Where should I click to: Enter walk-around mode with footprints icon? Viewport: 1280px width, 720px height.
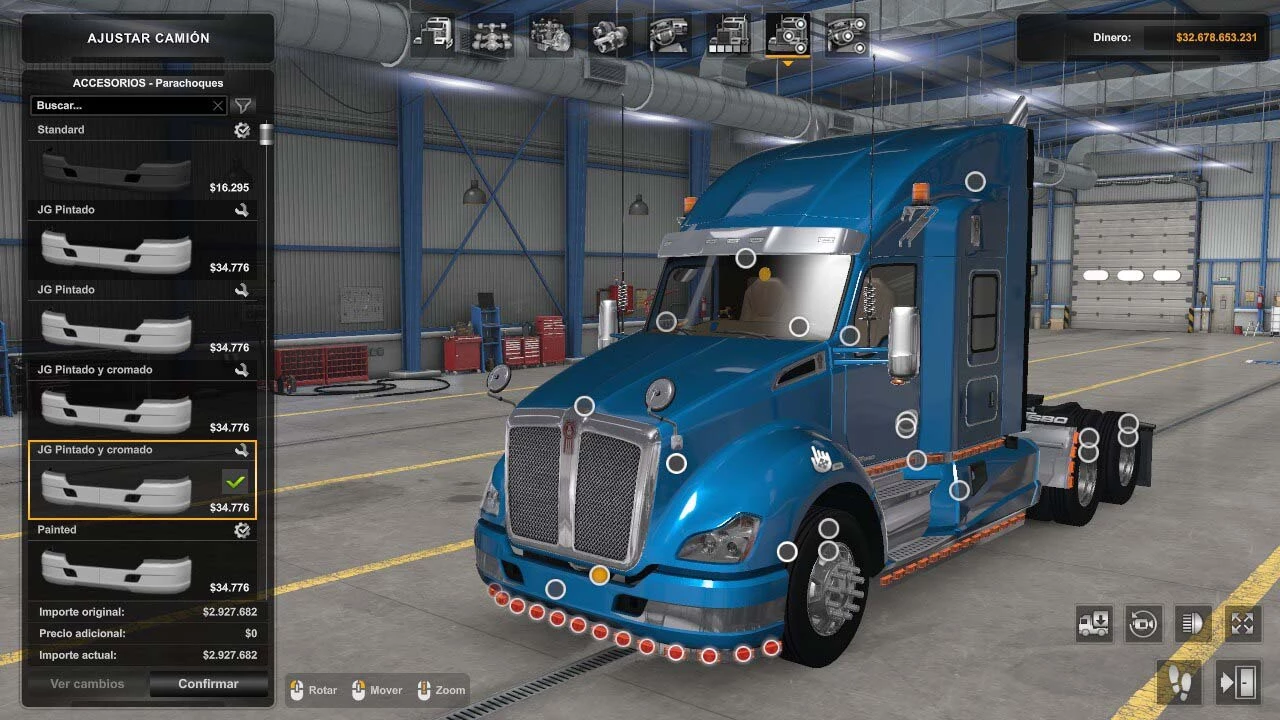[1178, 682]
